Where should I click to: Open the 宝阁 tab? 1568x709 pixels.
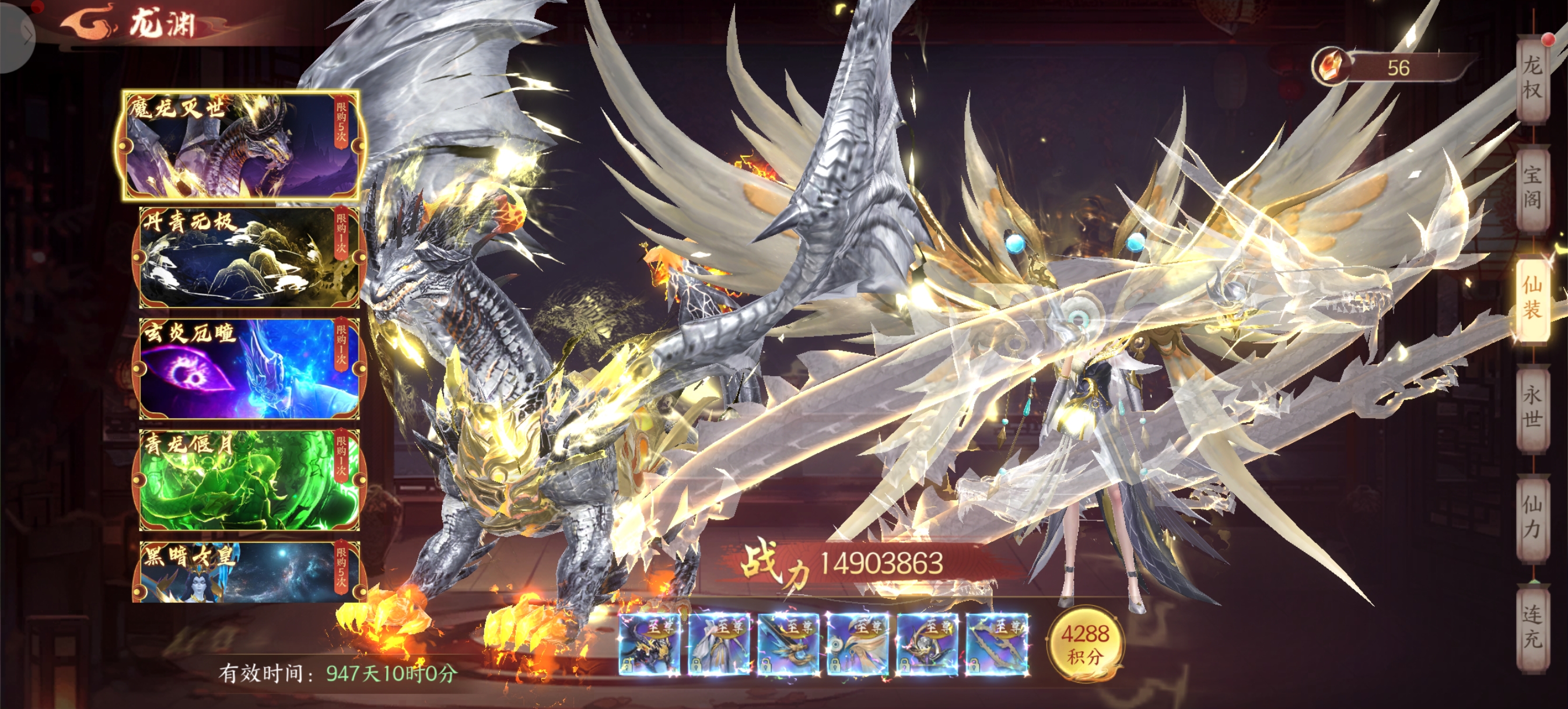coord(1531,187)
